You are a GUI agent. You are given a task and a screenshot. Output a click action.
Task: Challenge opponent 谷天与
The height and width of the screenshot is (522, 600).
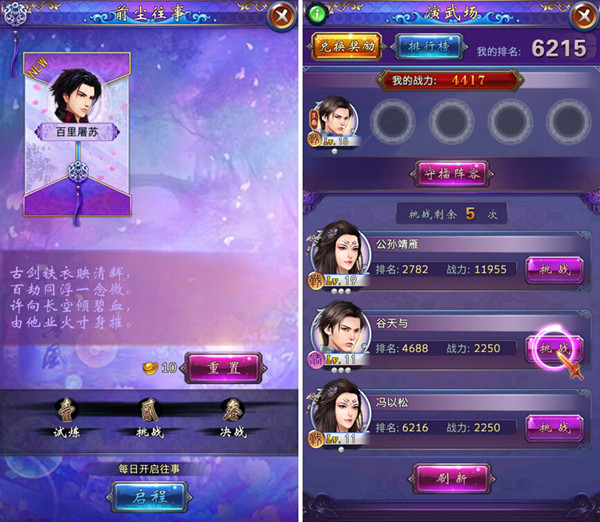coord(553,347)
